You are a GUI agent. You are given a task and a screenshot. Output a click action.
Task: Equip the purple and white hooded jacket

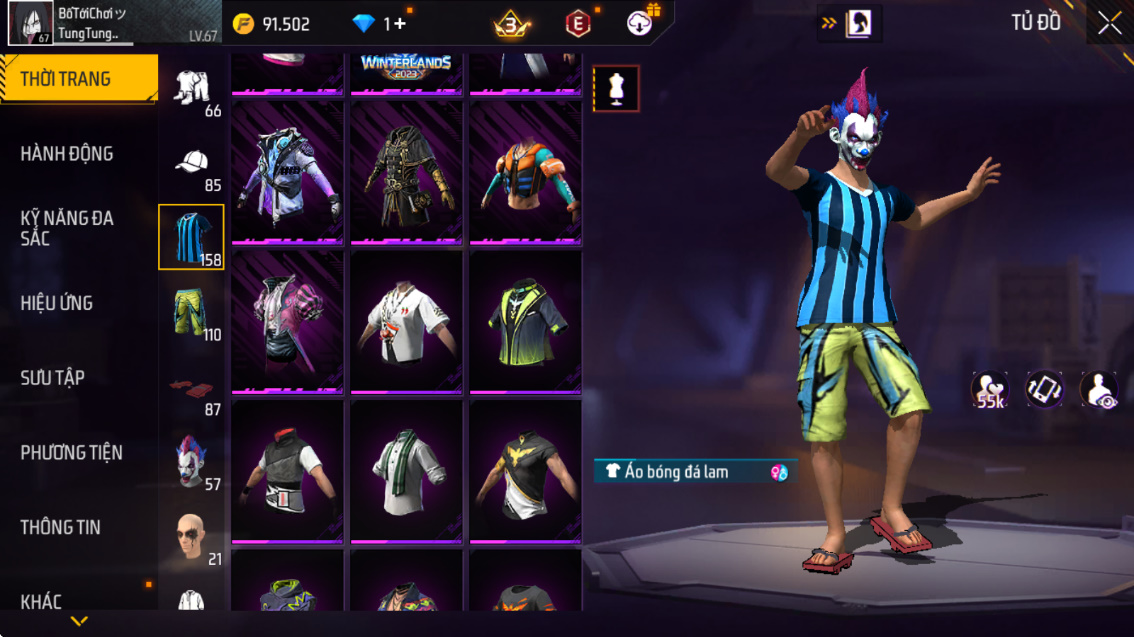(x=288, y=172)
